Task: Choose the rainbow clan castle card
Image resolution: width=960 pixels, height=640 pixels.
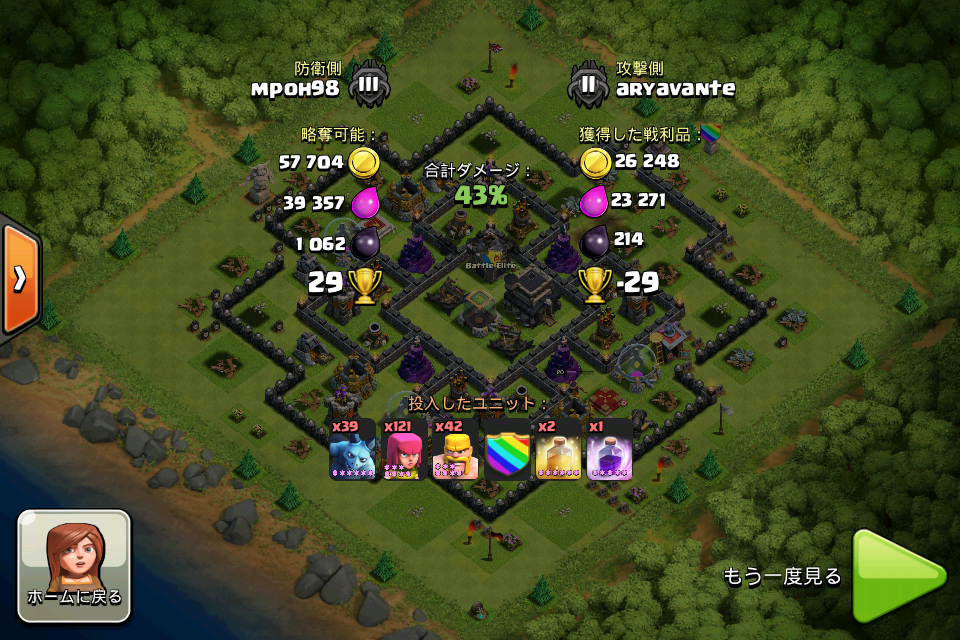Action: click(x=507, y=449)
